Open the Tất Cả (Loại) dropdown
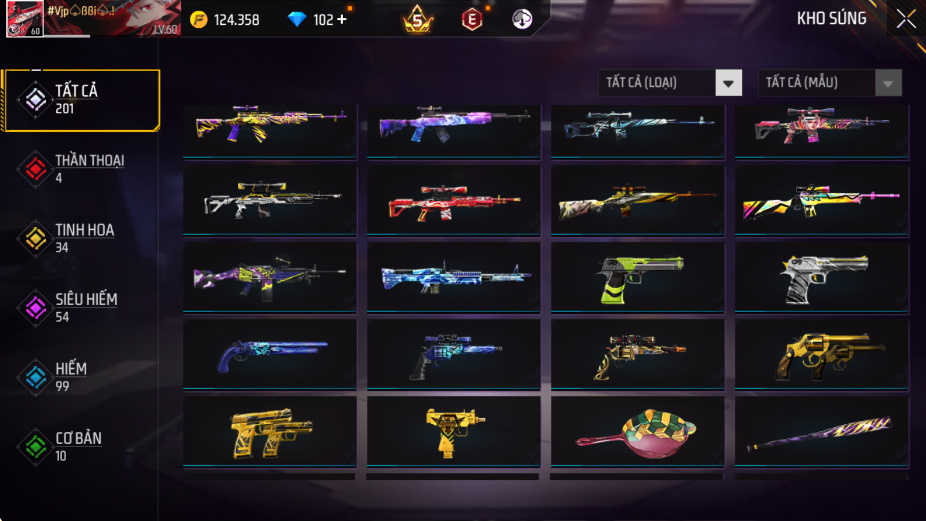 click(670, 83)
